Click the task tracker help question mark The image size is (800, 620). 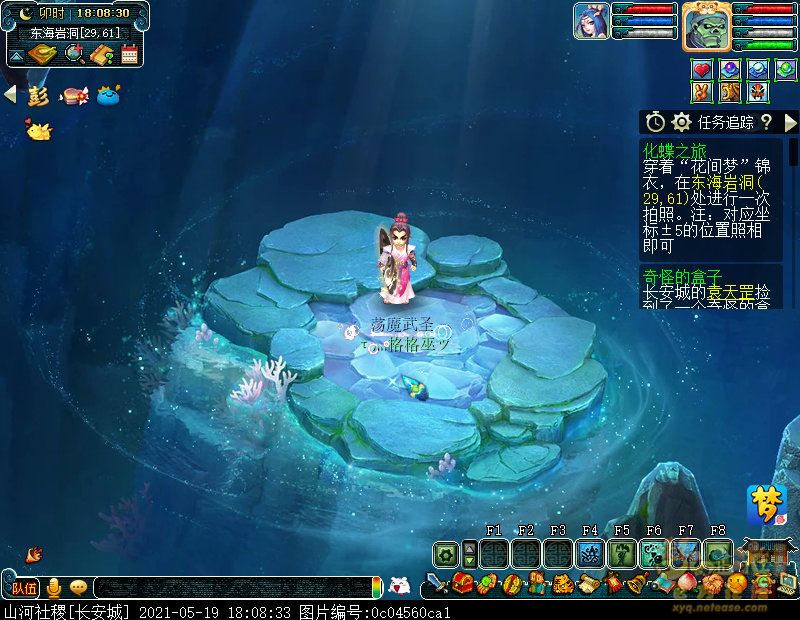[766, 122]
